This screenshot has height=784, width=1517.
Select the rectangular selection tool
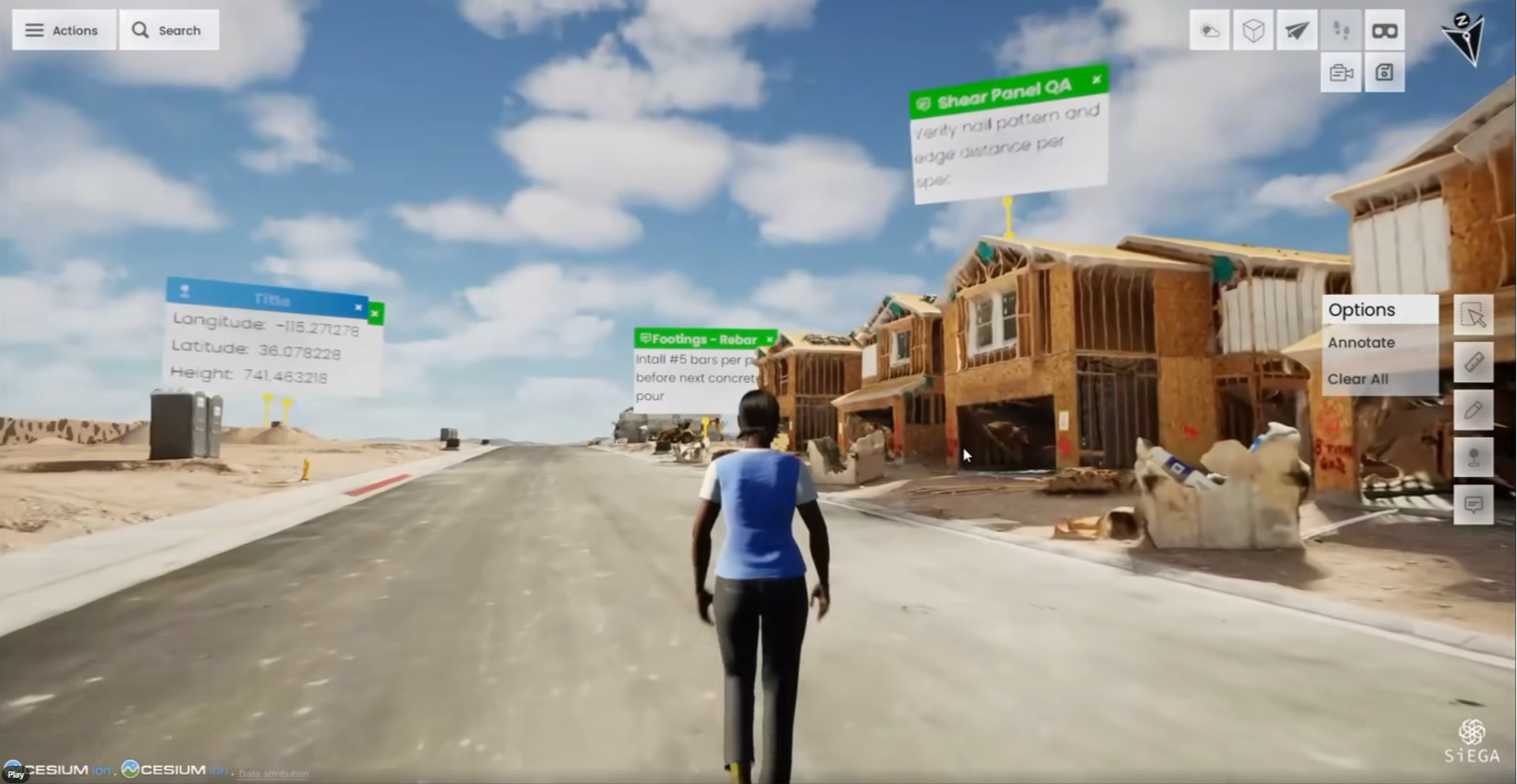point(1475,314)
